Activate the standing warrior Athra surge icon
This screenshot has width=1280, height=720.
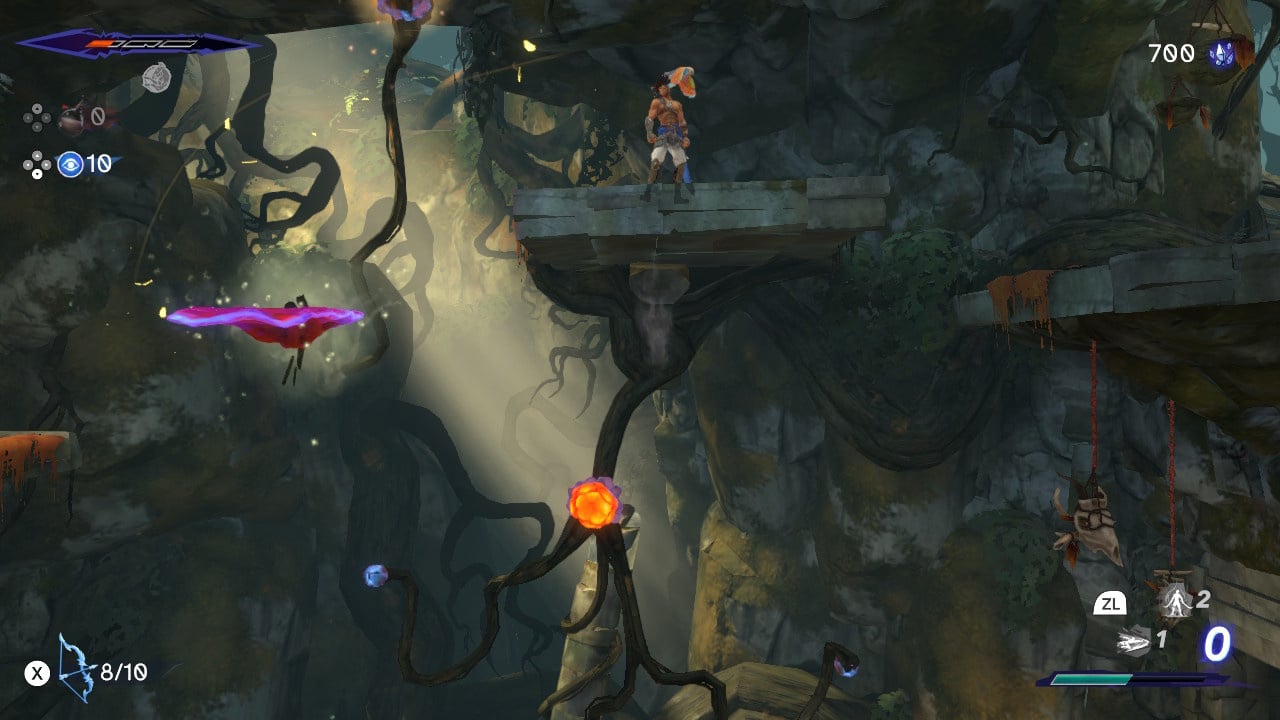1173,601
